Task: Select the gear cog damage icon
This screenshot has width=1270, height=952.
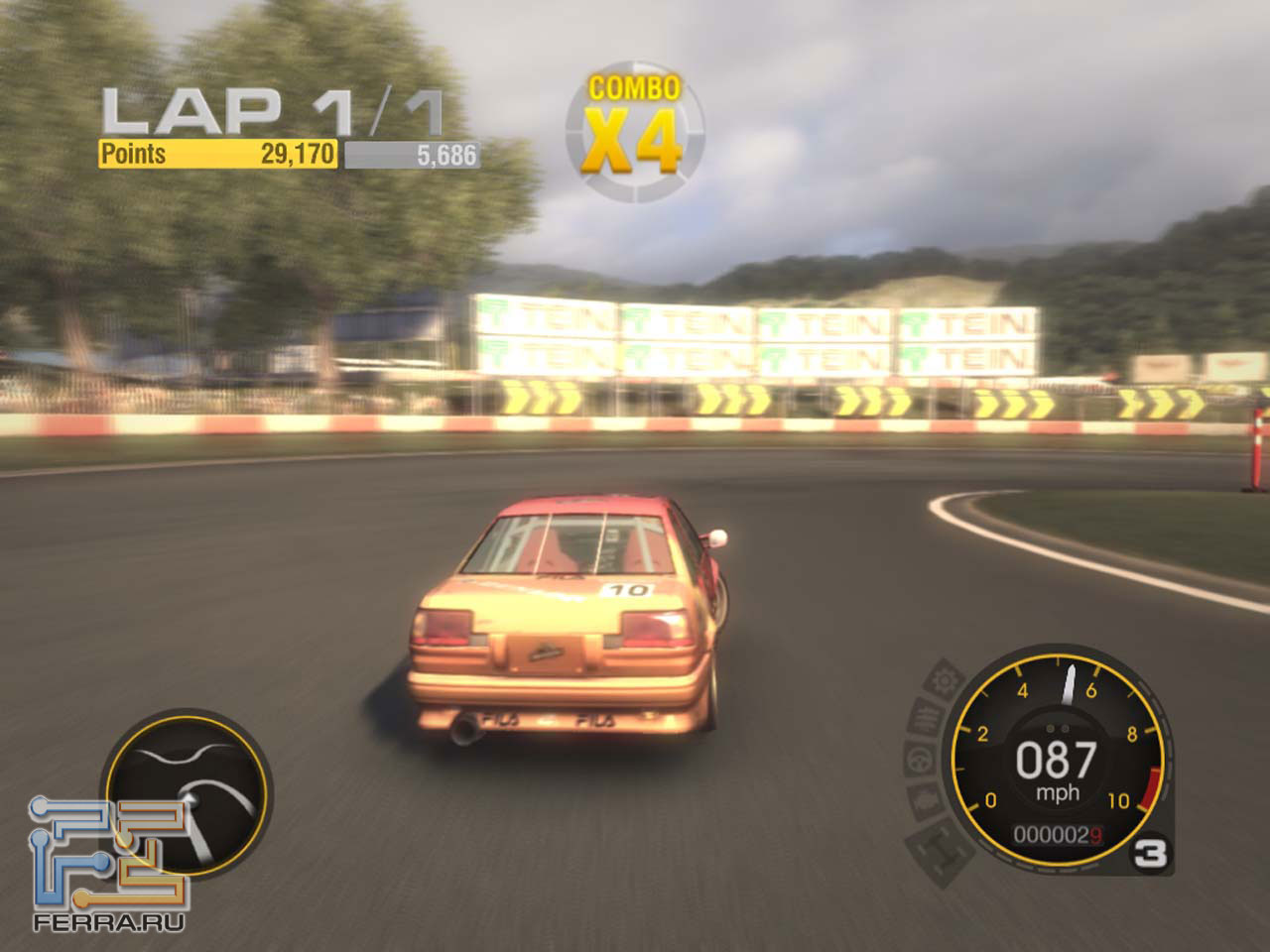Action: point(944,681)
